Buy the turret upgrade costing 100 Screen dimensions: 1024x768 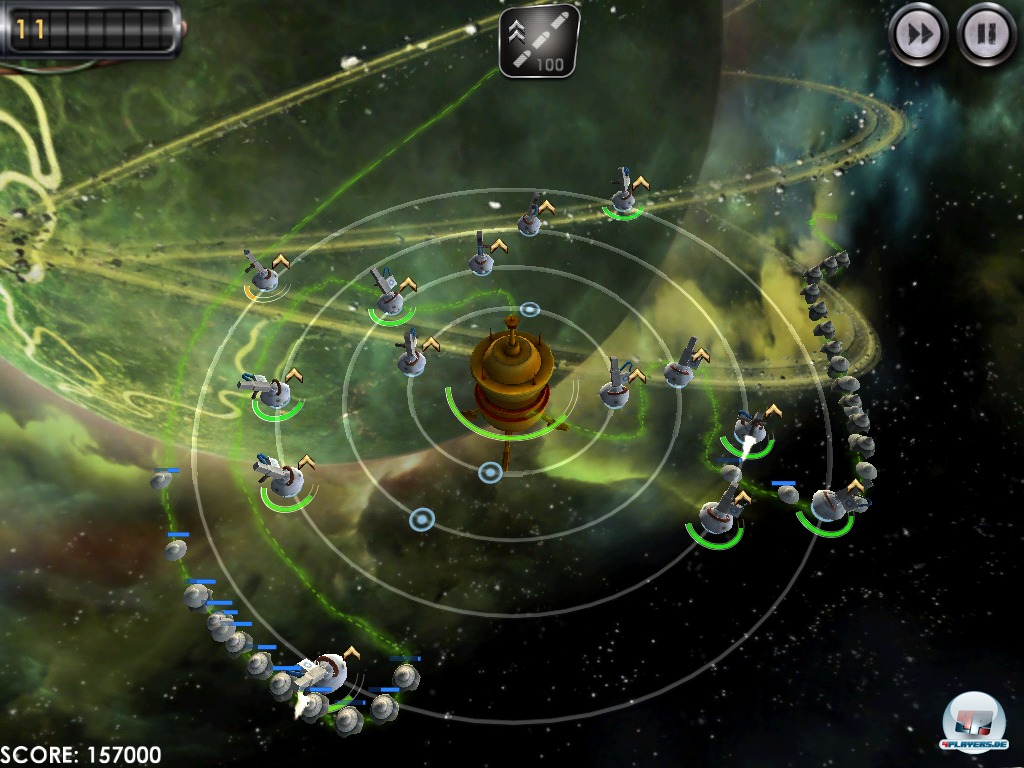coord(538,41)
